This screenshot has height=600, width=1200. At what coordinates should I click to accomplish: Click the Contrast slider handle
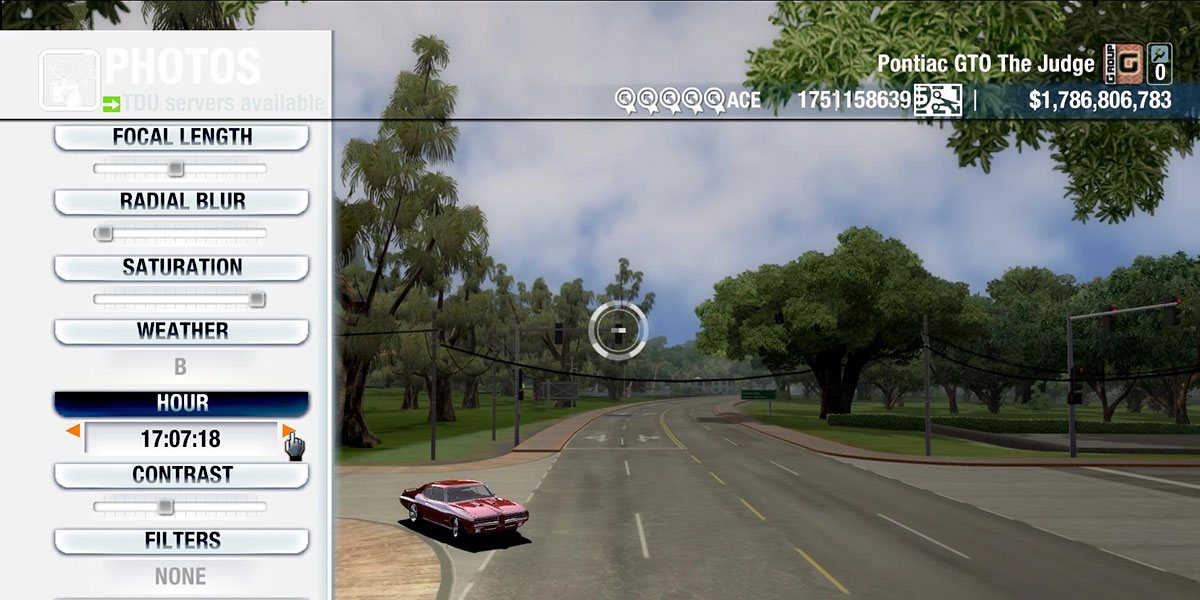click(x=166, y=506)
